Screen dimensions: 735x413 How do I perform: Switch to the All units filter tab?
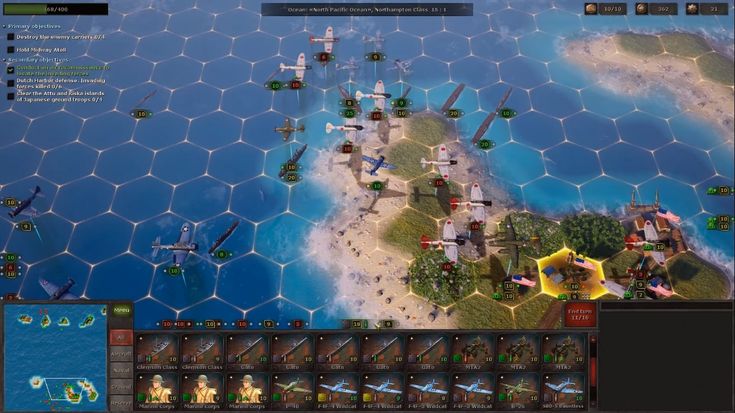pos(120,337)
